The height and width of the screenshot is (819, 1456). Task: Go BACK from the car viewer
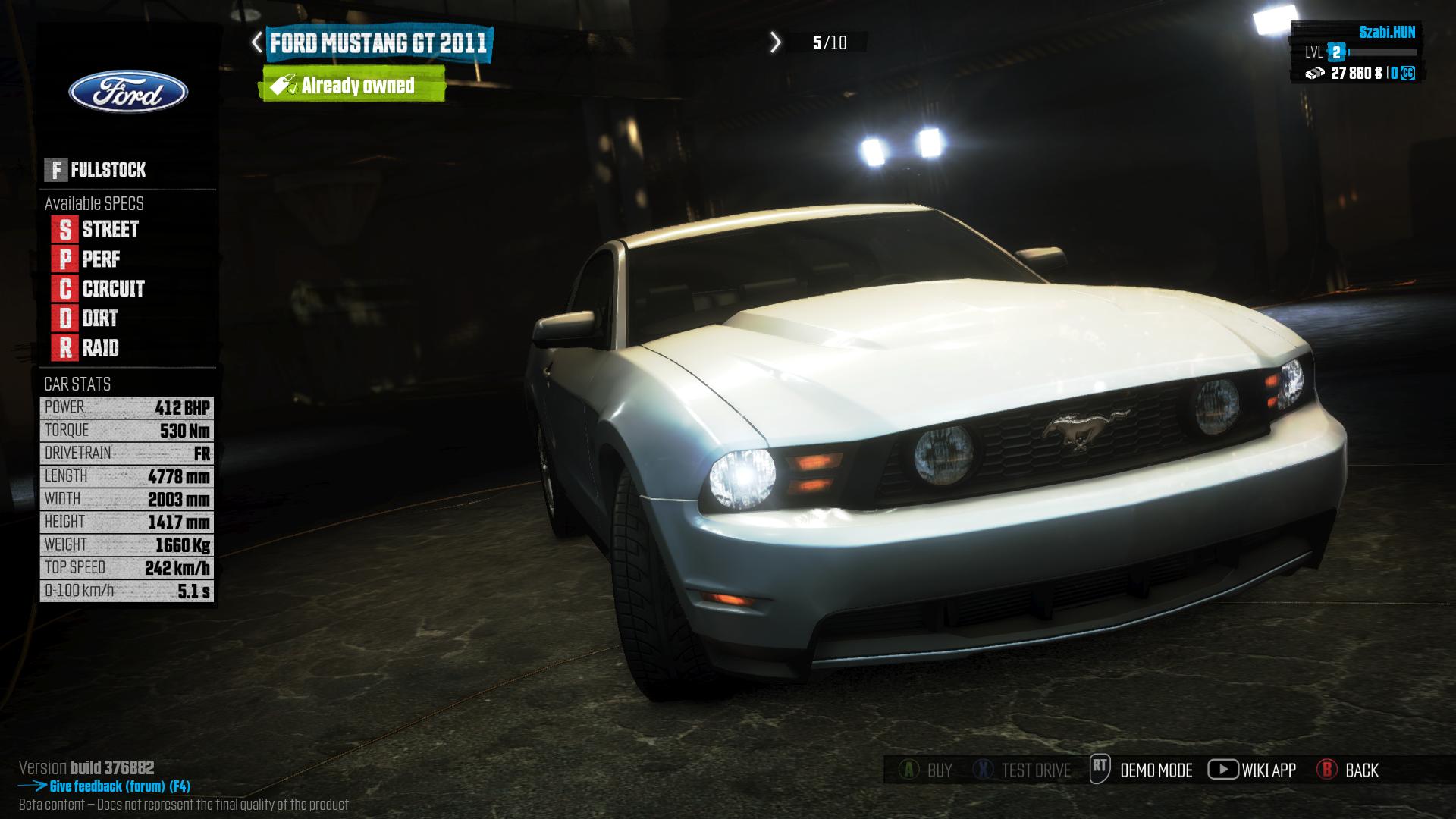coord(1348,770)
